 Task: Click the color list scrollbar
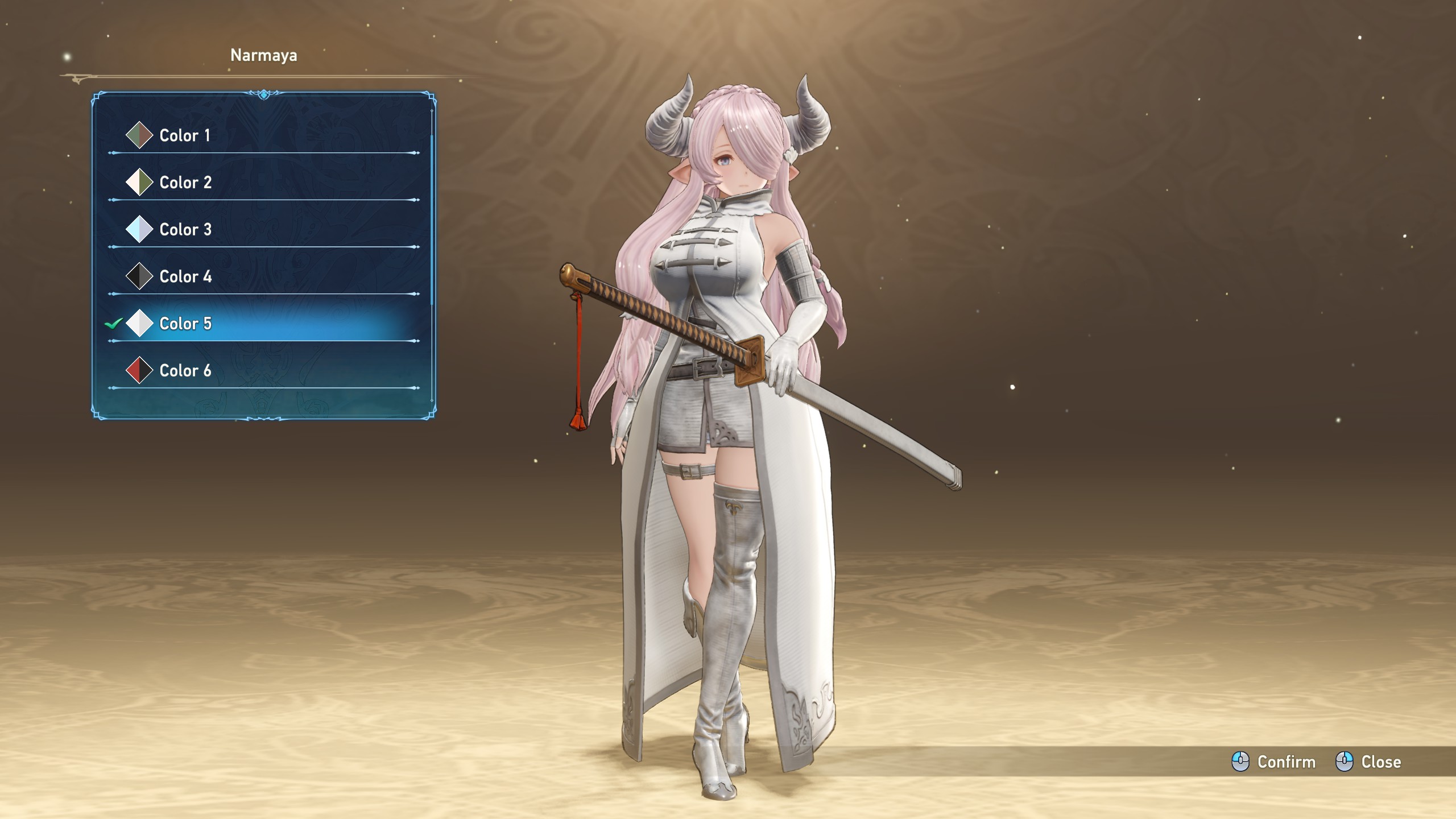(432, 216)
